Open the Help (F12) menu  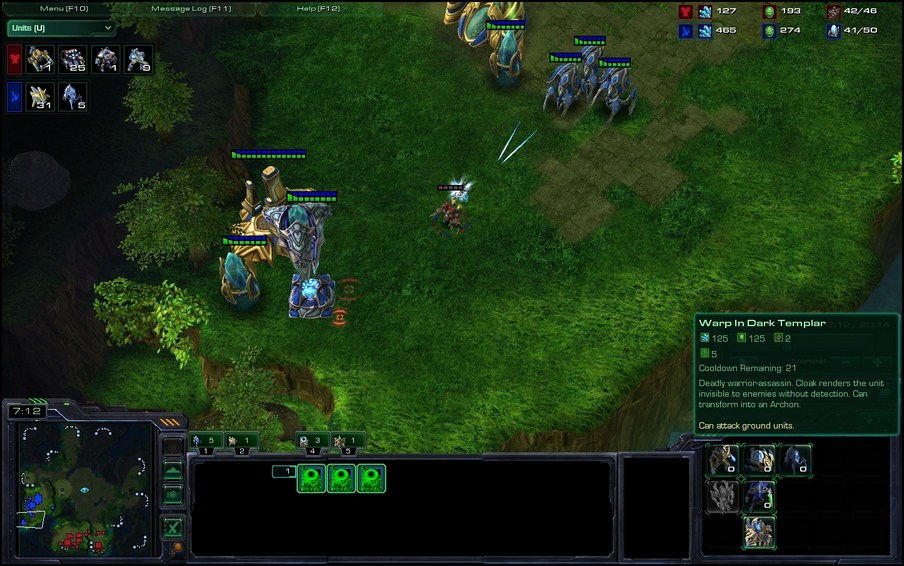(319, 8)
